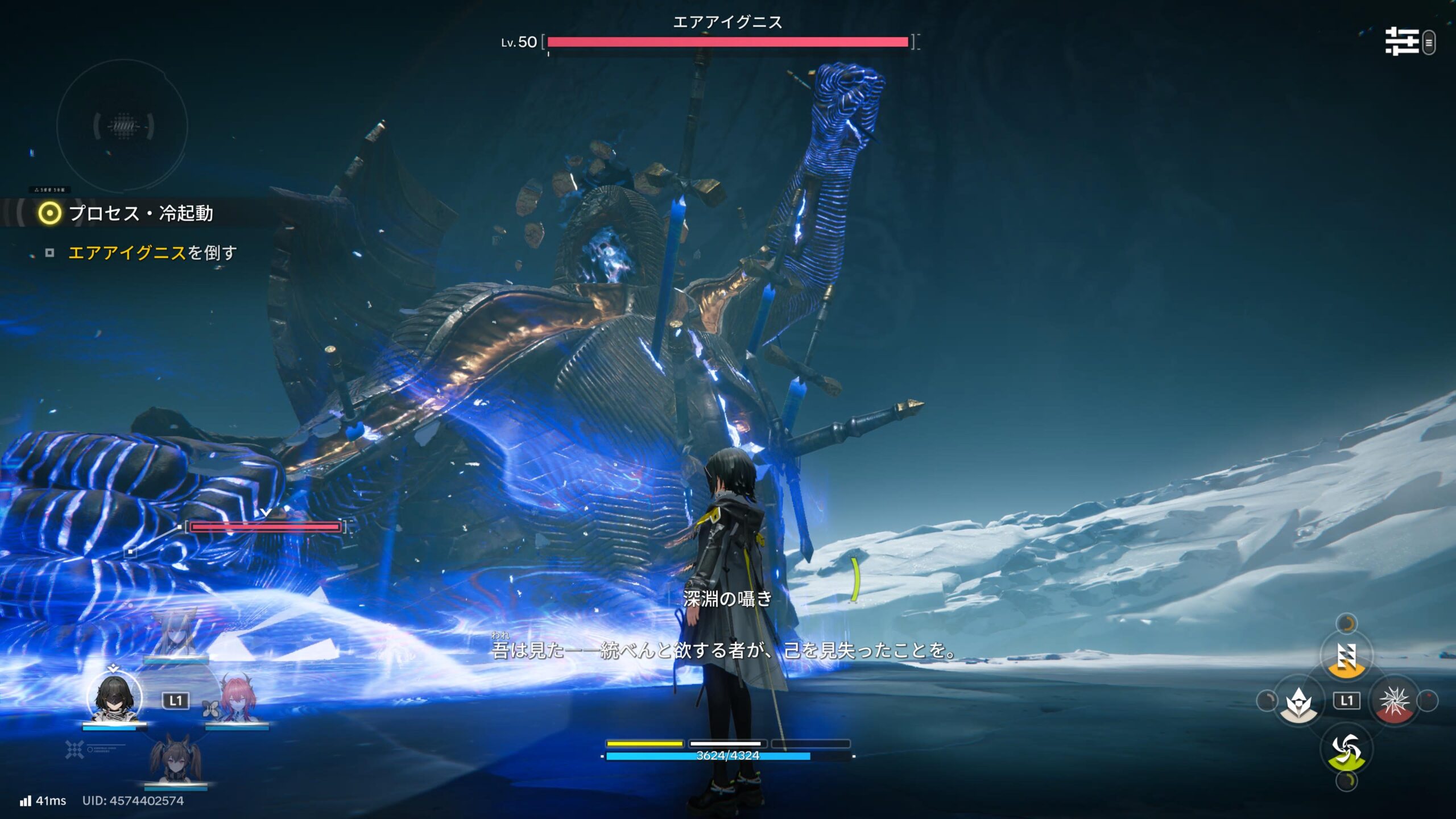This screenshot has height=819, width=1456.
Task: Open the settings sliders menu icon
Action: pos(1401,42)
